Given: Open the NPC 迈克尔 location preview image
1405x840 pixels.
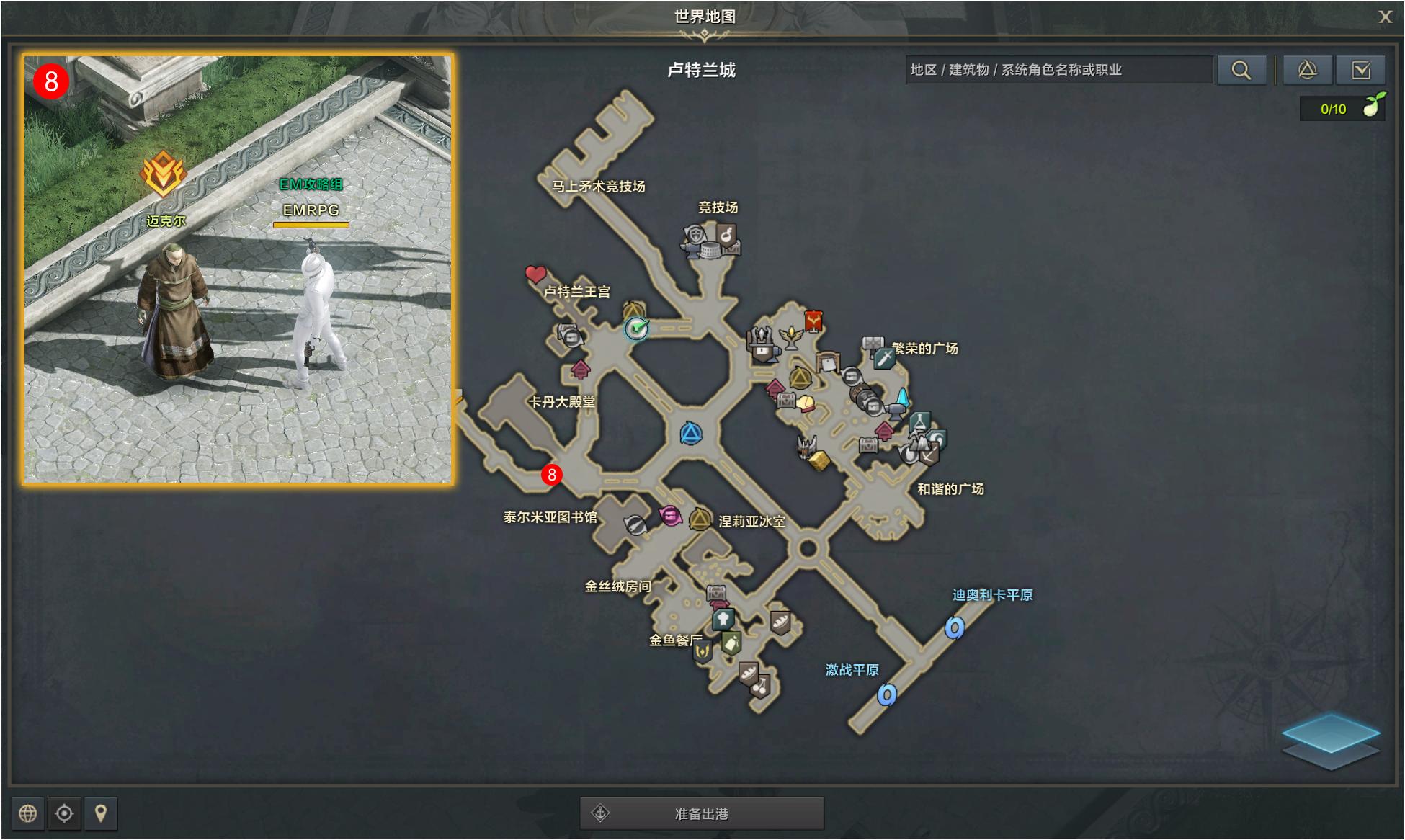Looking at the screenshot, I should (238, 269).
